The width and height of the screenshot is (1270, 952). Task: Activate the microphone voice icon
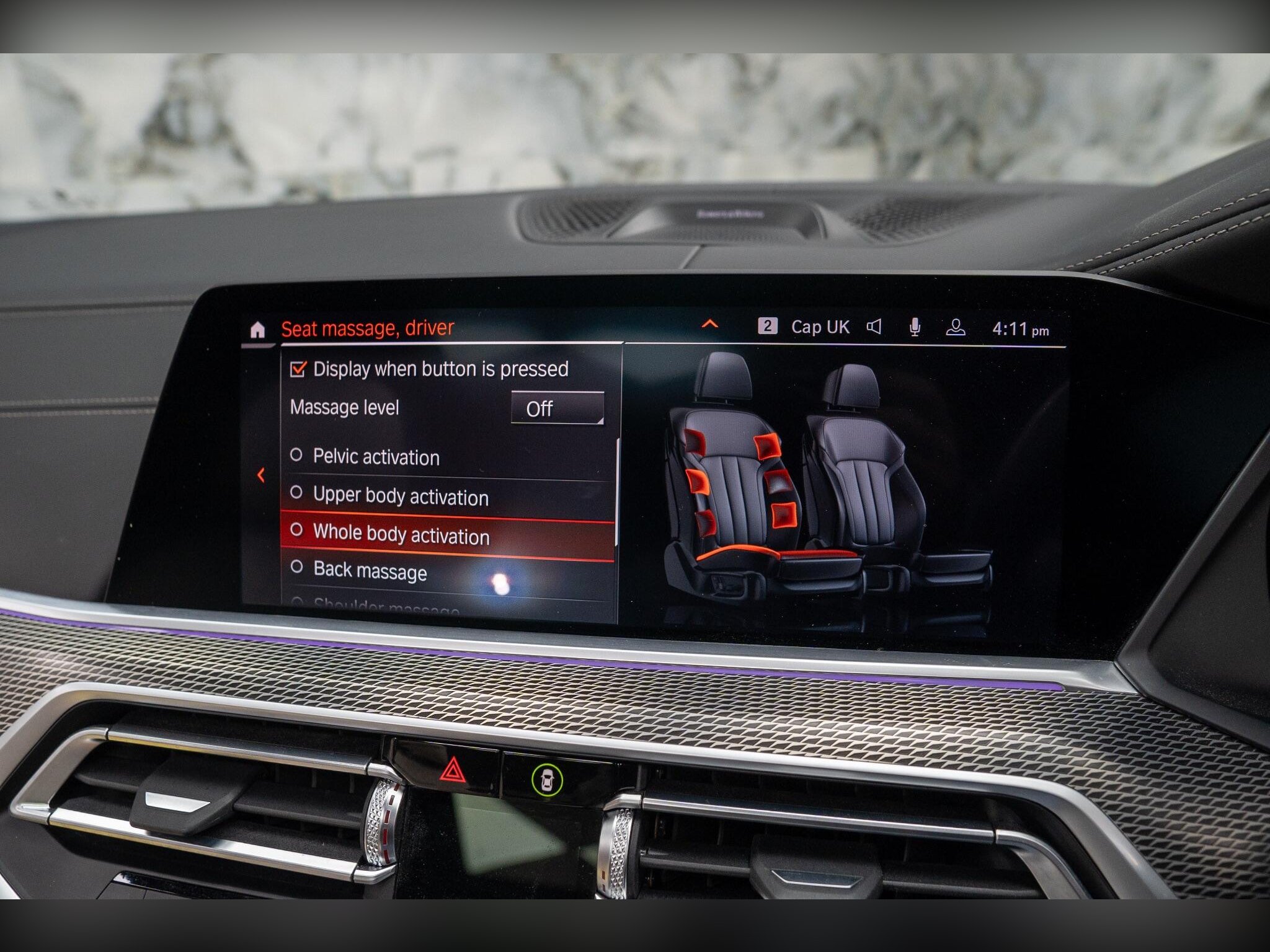[x=915, y=327]
